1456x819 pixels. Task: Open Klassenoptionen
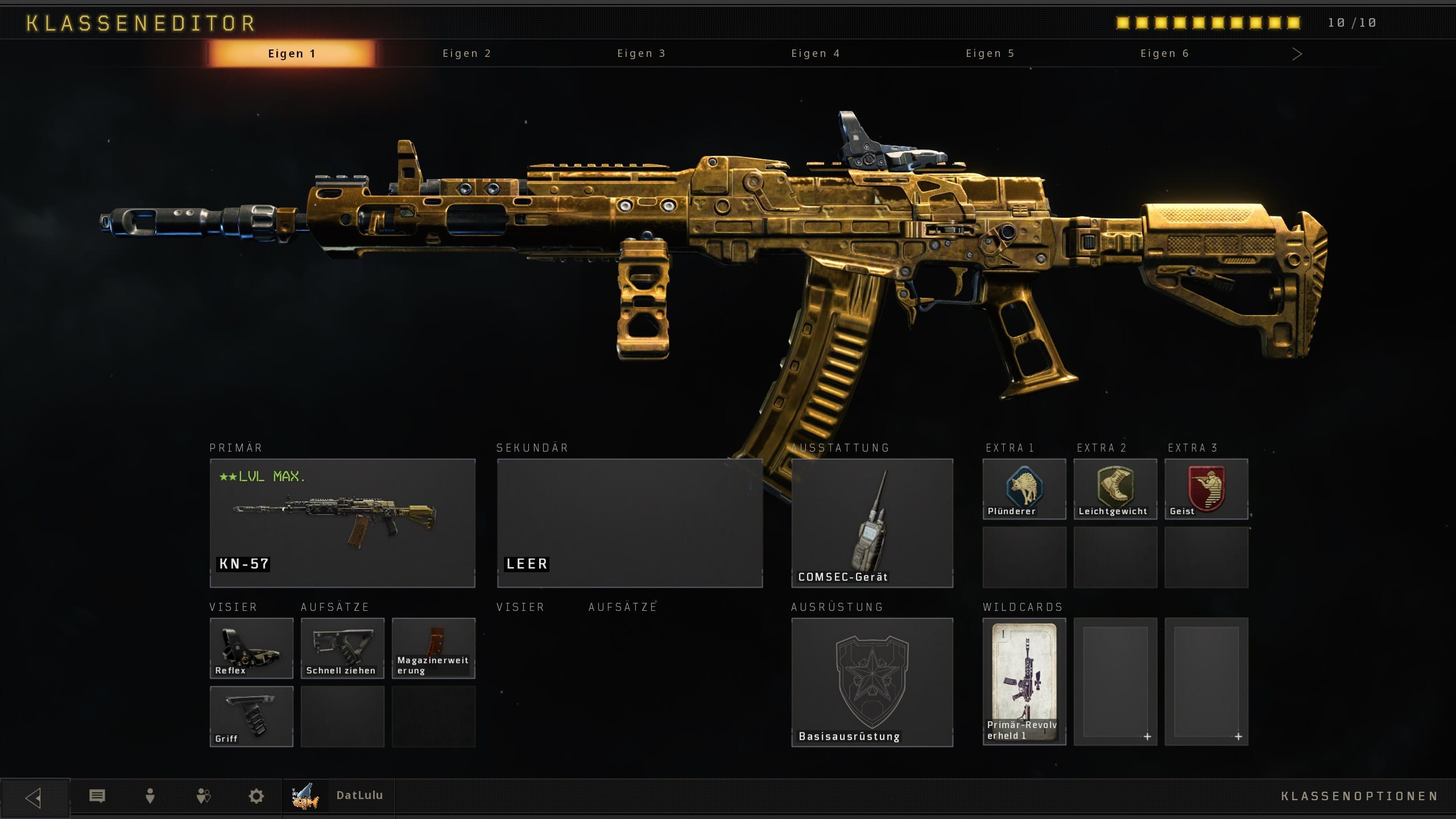click(x=1359, y=796)
